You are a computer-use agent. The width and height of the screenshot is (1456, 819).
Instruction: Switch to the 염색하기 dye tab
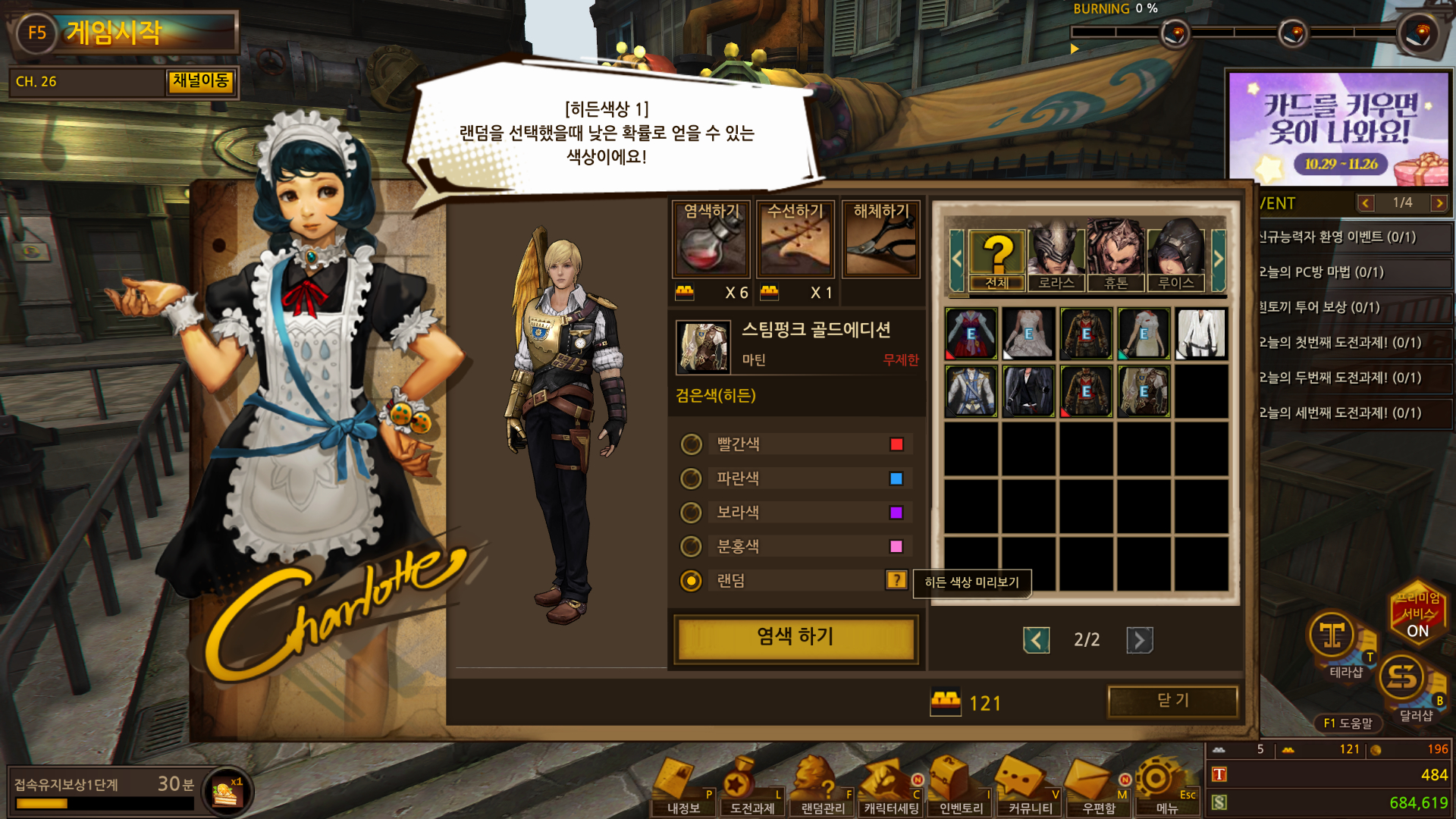(711, 239)
